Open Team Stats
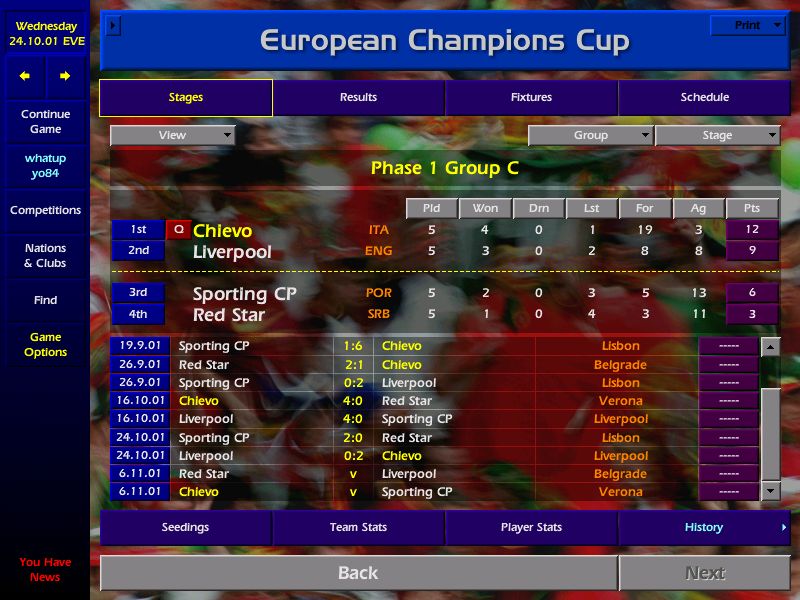The width and height of the screenshot is (800, 600). (x=358, y=527)
